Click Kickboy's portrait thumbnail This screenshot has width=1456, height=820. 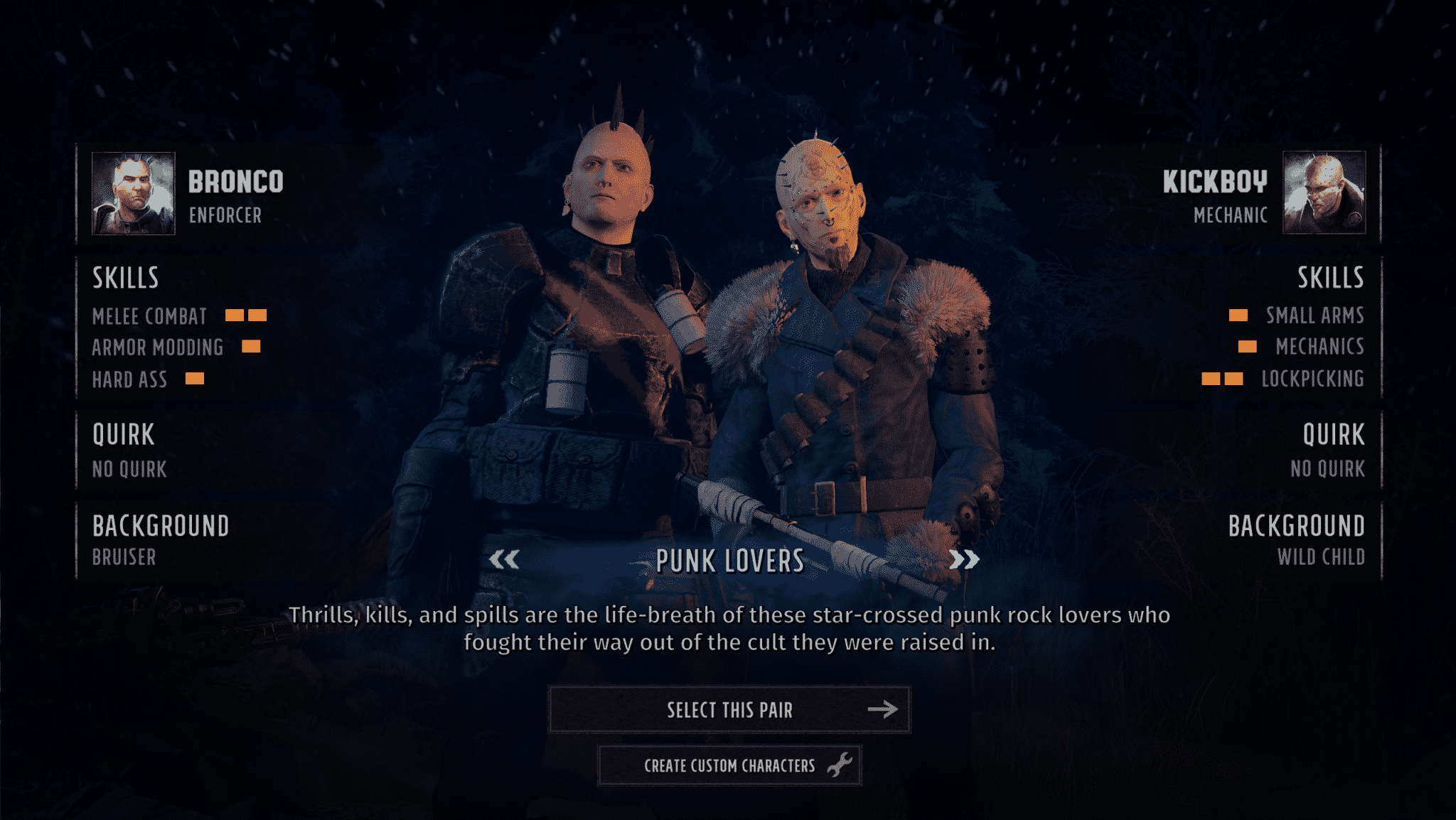point(1323,193)
